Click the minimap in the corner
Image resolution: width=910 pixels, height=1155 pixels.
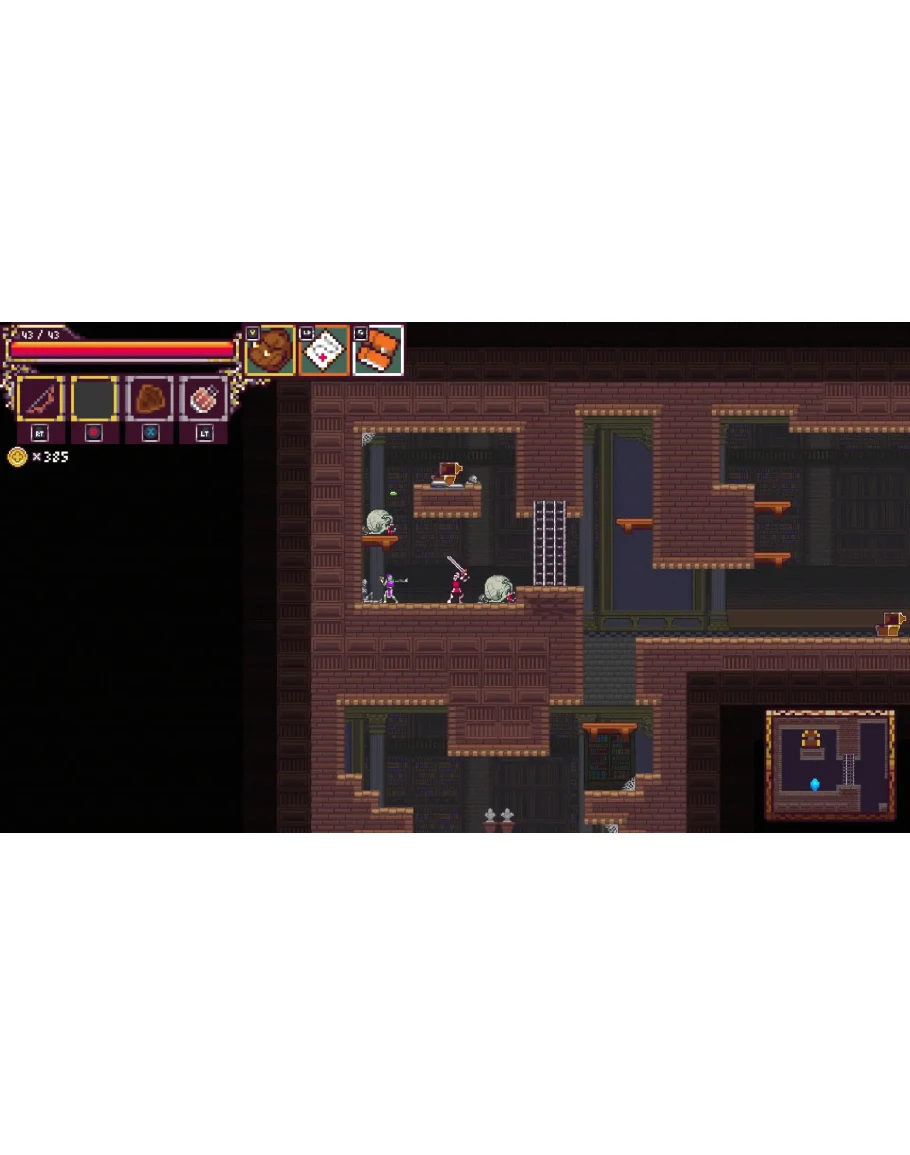829,765
